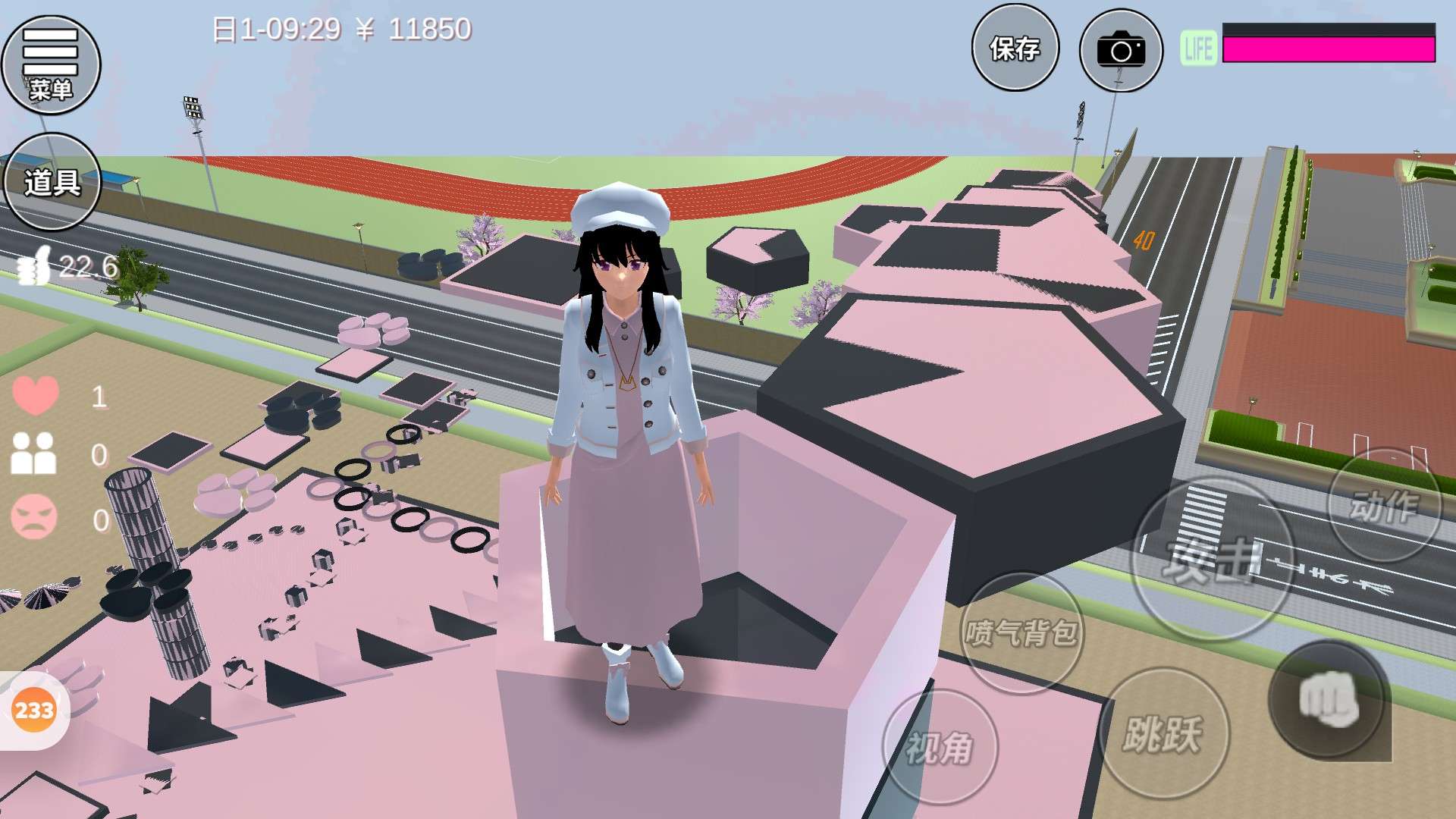
Task: Open the 动作 actions button
Action: (x=1383, y=505)
